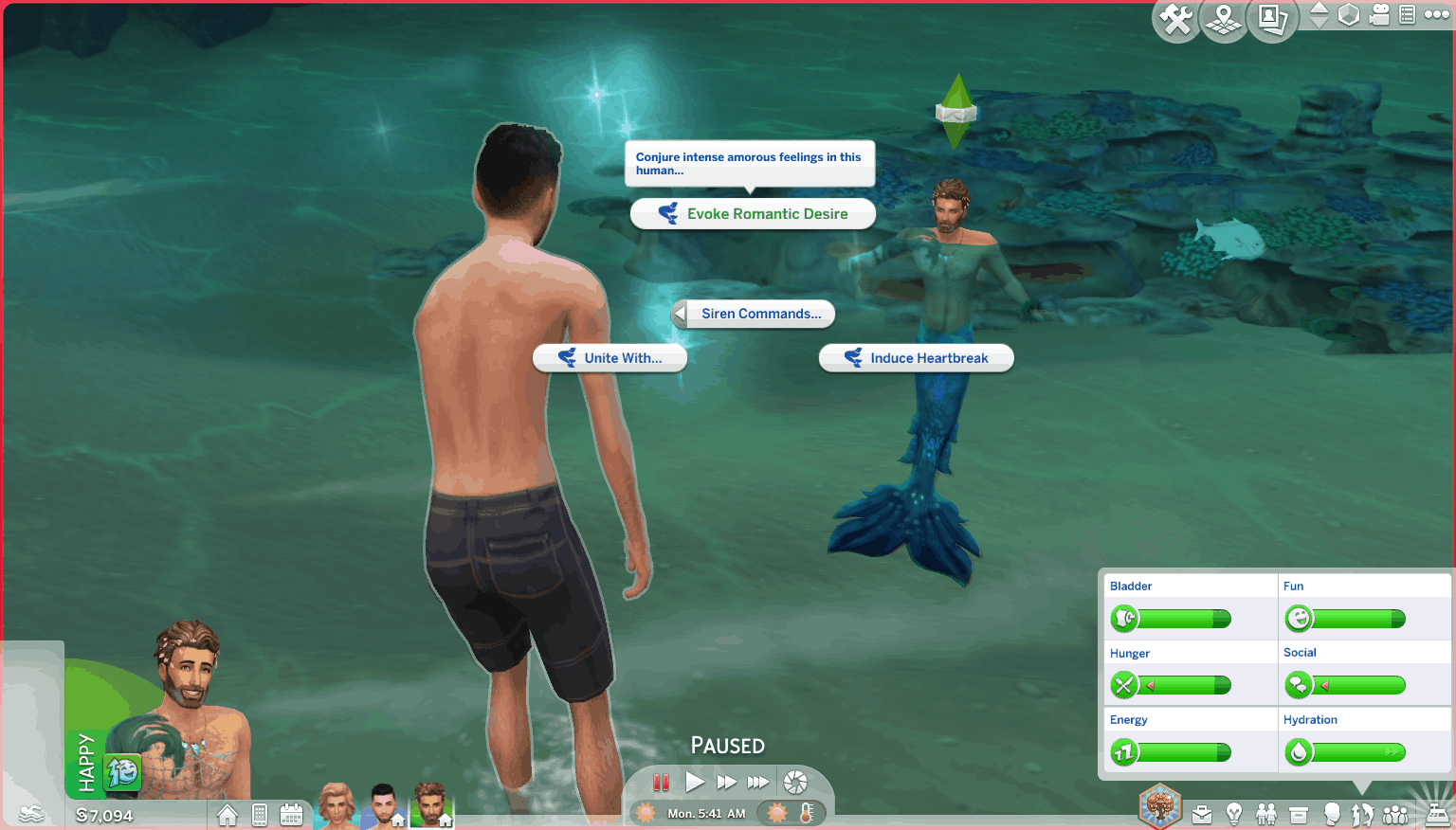Select the Unite With... option
This screenshot has width=1456, height=830.
[610, 358]
